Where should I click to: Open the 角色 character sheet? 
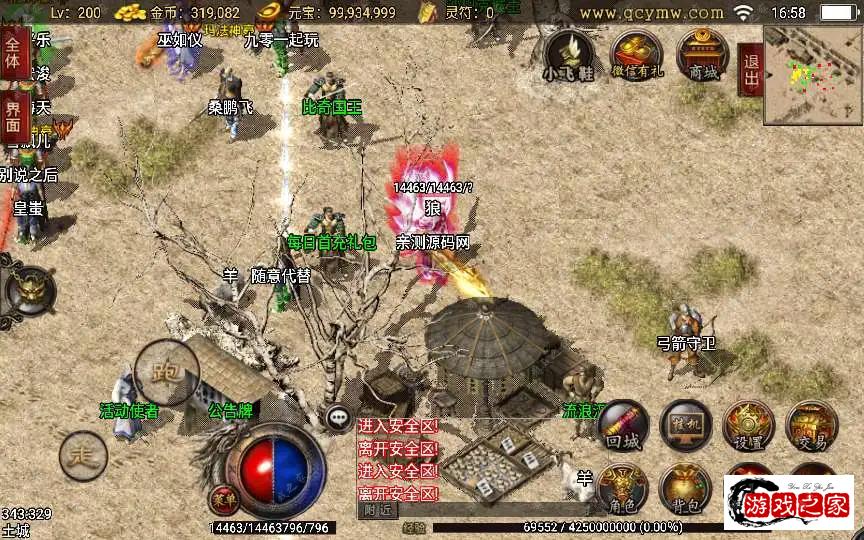622,488
